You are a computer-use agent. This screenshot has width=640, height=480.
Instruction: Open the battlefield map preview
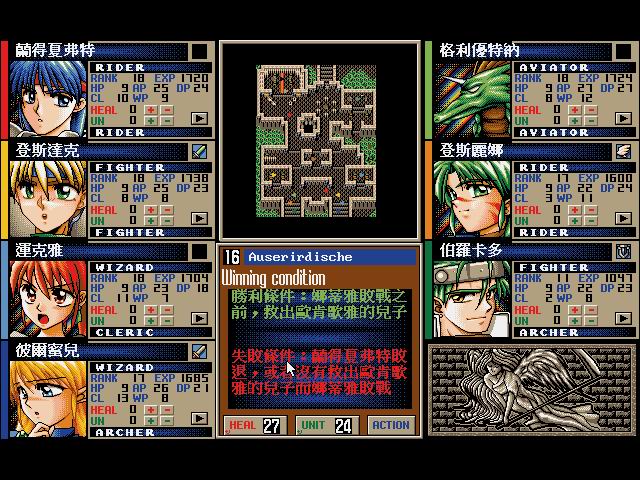click(x=318, y=139)
